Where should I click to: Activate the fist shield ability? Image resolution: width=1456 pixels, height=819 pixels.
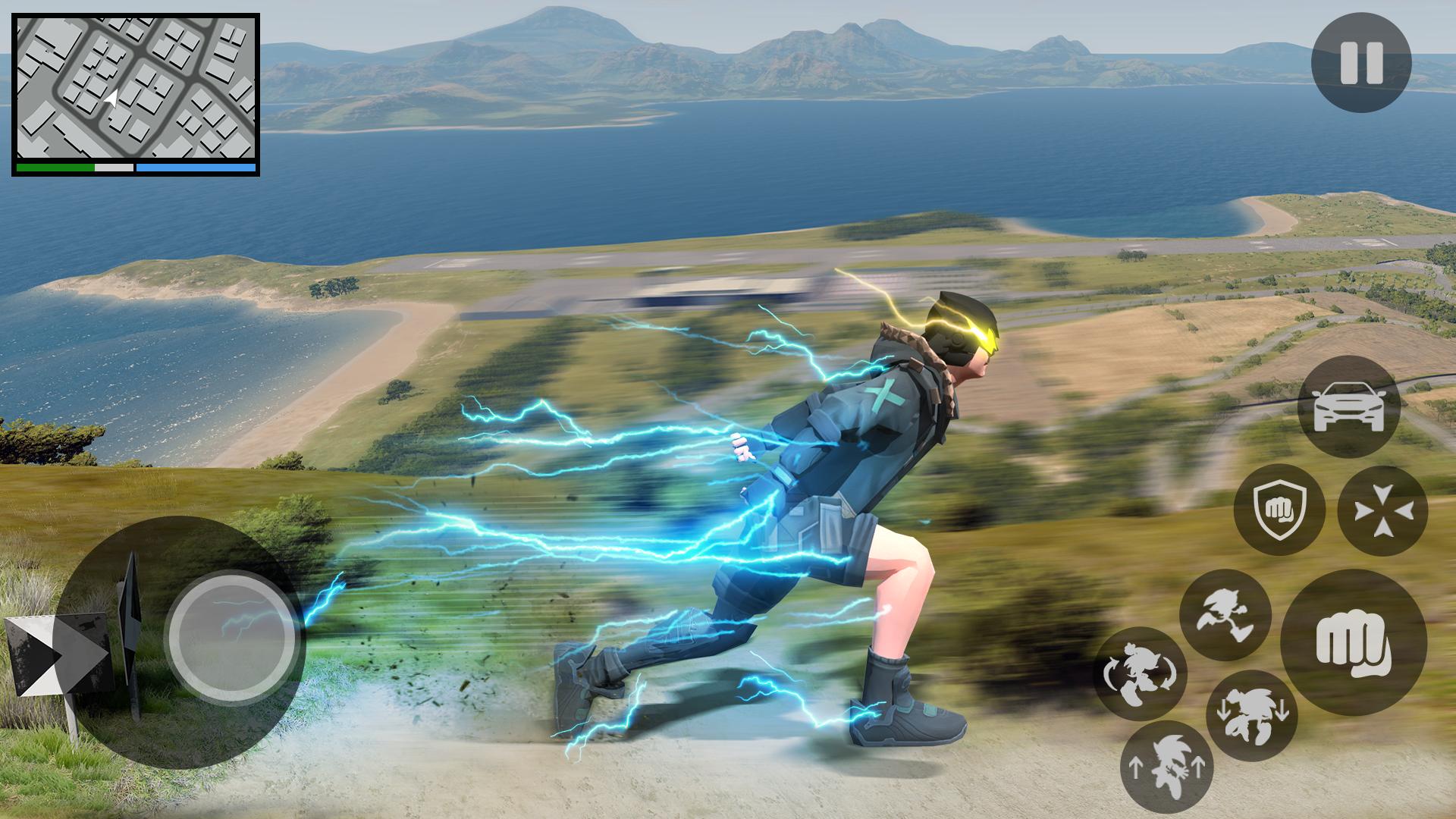(x=1279, y=509)
